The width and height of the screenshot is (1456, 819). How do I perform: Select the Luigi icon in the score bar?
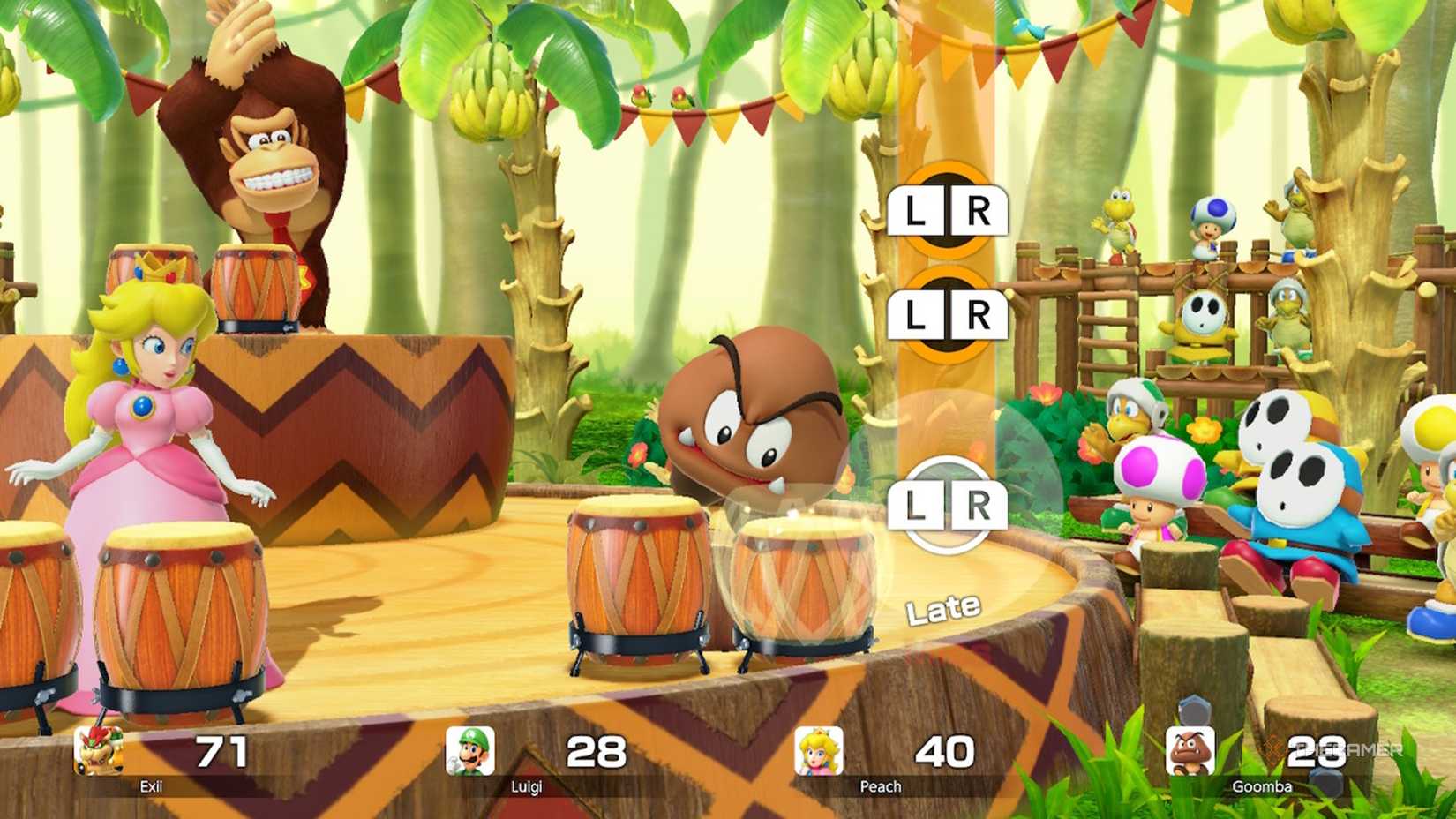(x=468, y=752)
